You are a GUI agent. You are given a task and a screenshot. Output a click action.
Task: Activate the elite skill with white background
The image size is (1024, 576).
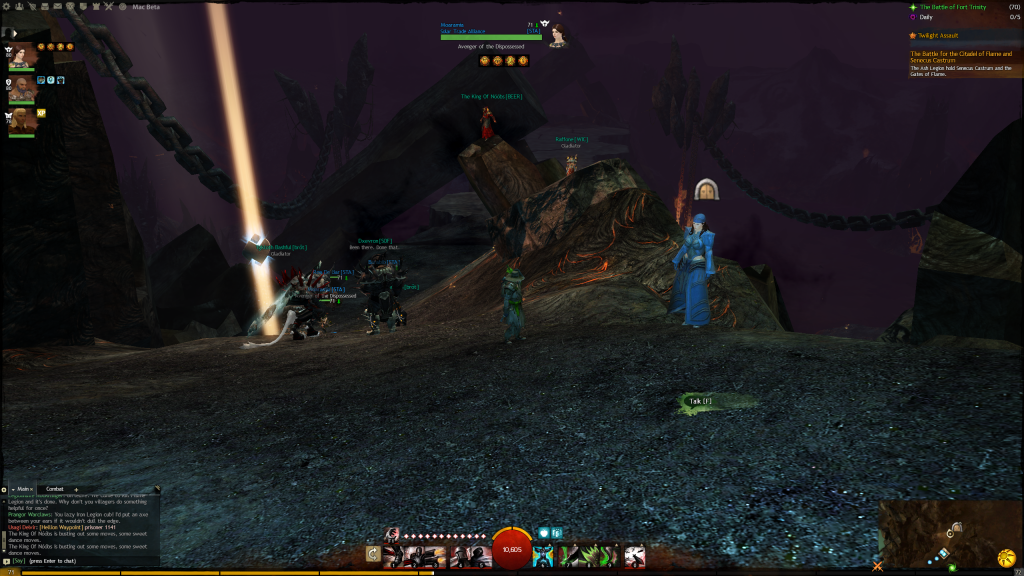[634, 555]
